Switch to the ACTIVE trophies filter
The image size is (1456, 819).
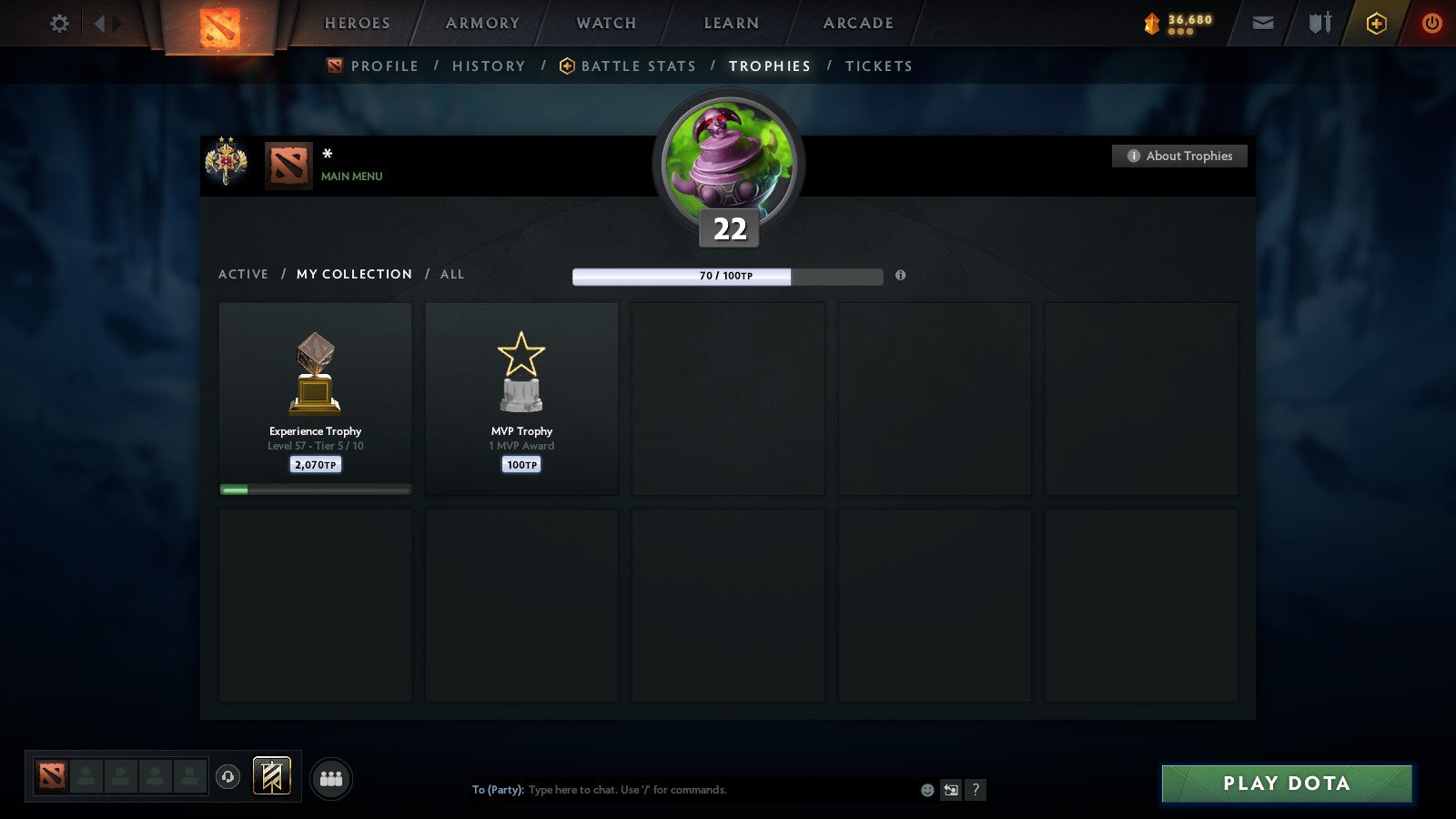244,274
